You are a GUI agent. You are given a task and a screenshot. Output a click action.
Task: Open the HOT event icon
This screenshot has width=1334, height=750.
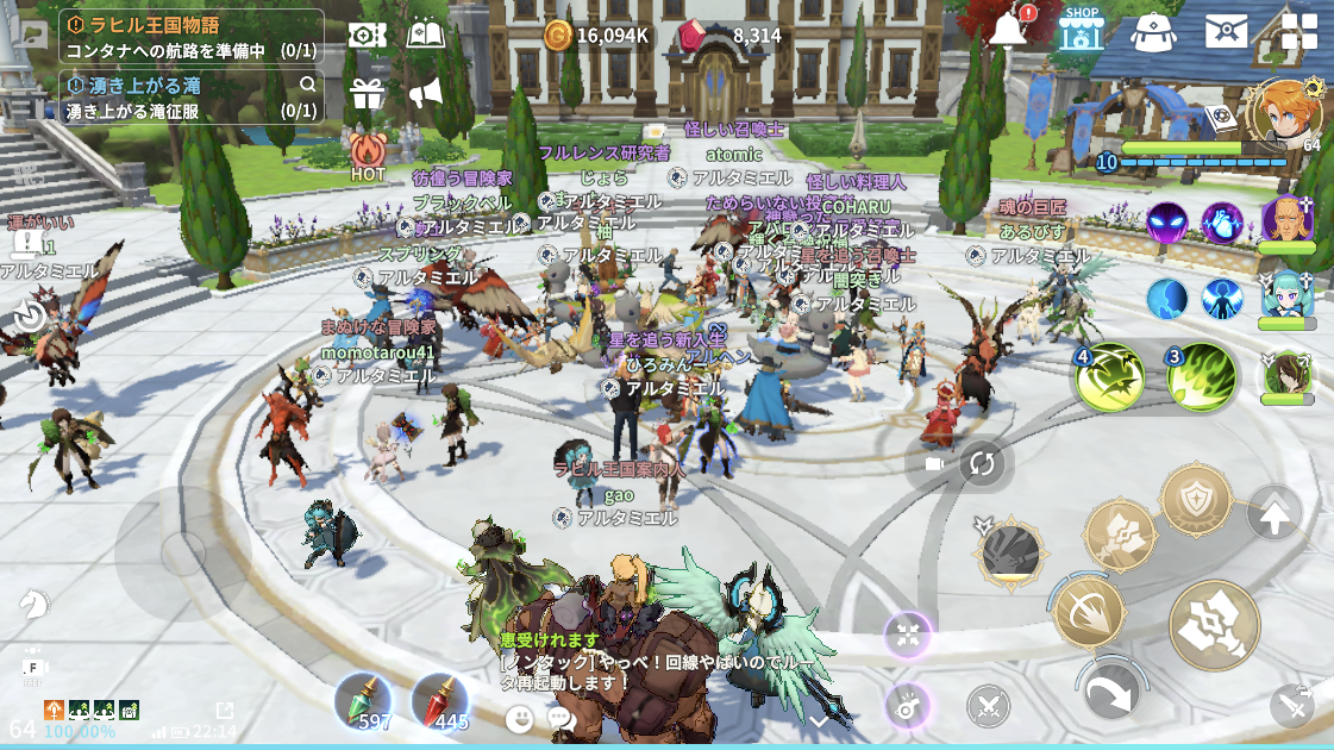(x=367, y=153)
